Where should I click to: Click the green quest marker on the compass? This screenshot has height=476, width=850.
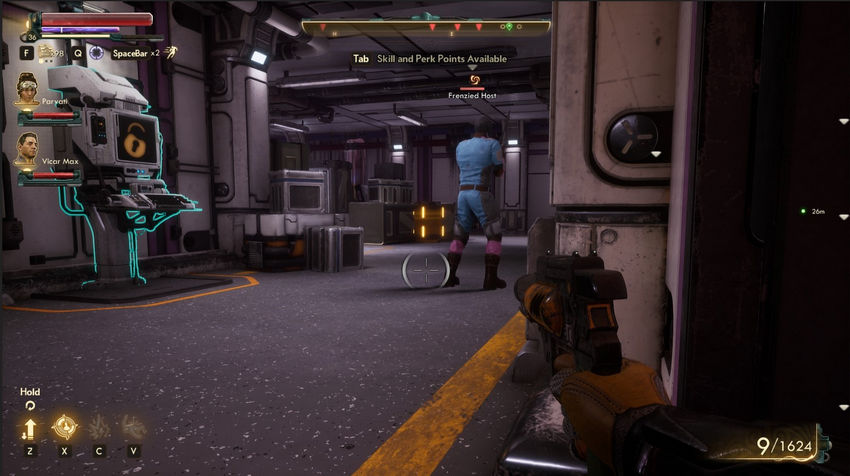tap(509, 26)
